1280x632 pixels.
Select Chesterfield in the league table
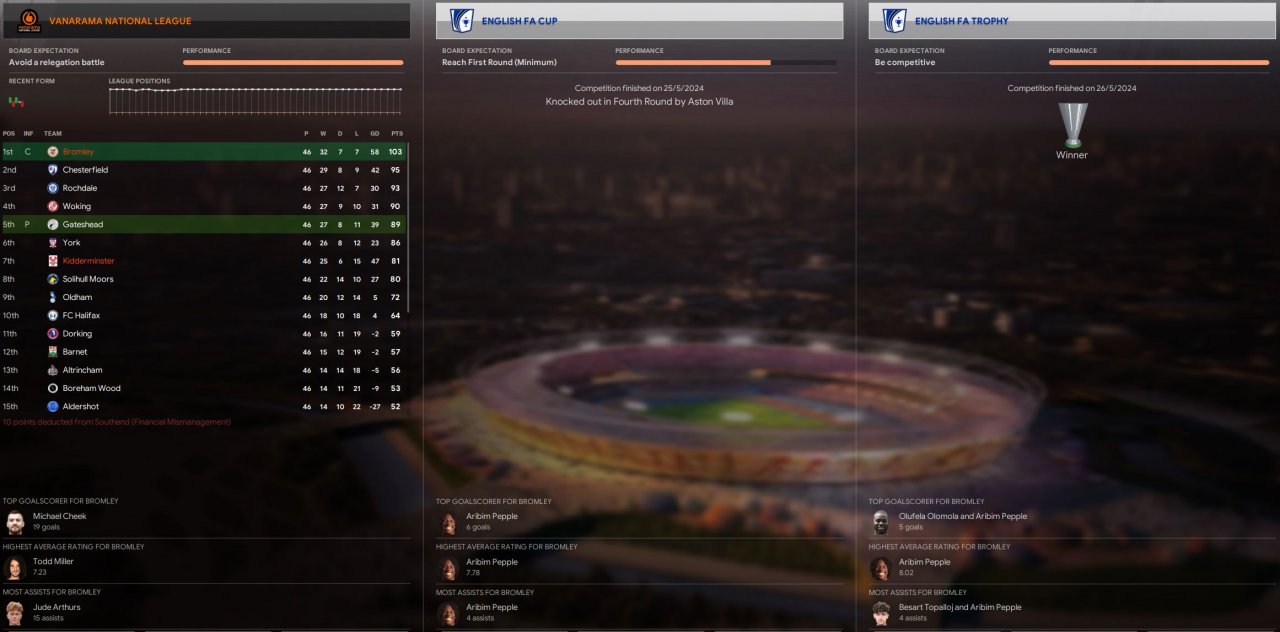click(85, 170)
